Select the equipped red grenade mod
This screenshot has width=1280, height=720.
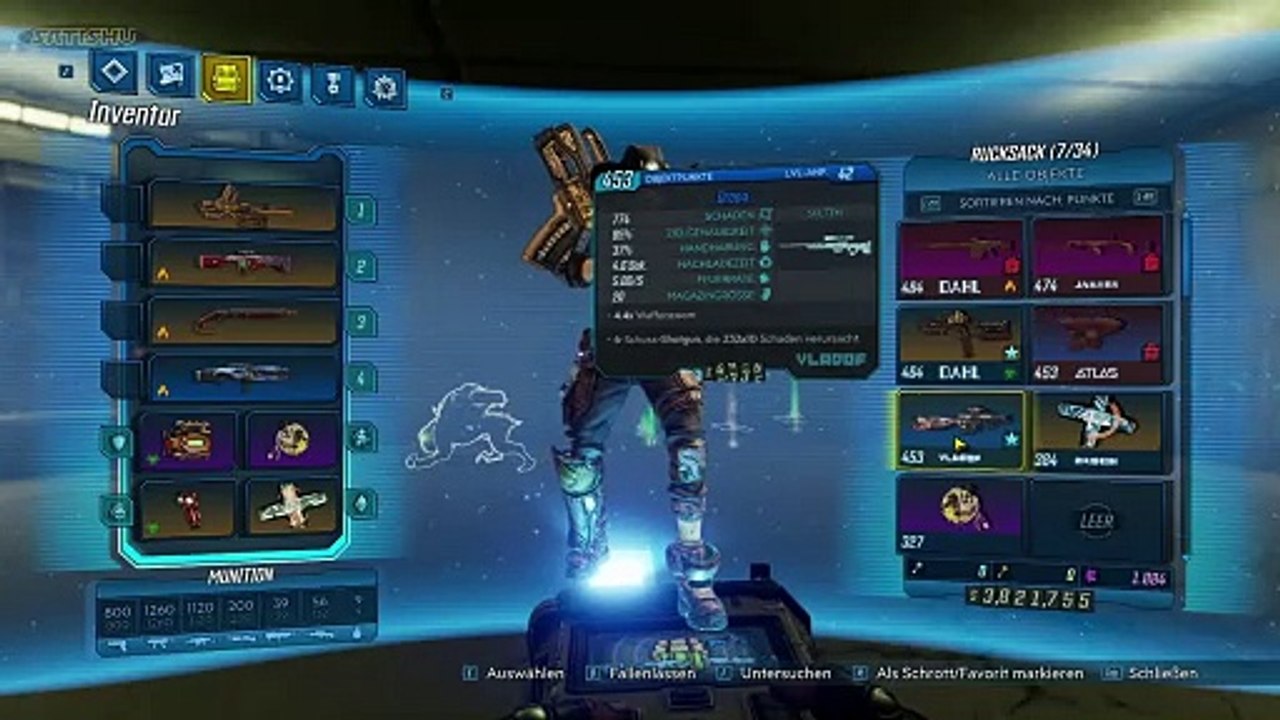(x=188, y=507)
